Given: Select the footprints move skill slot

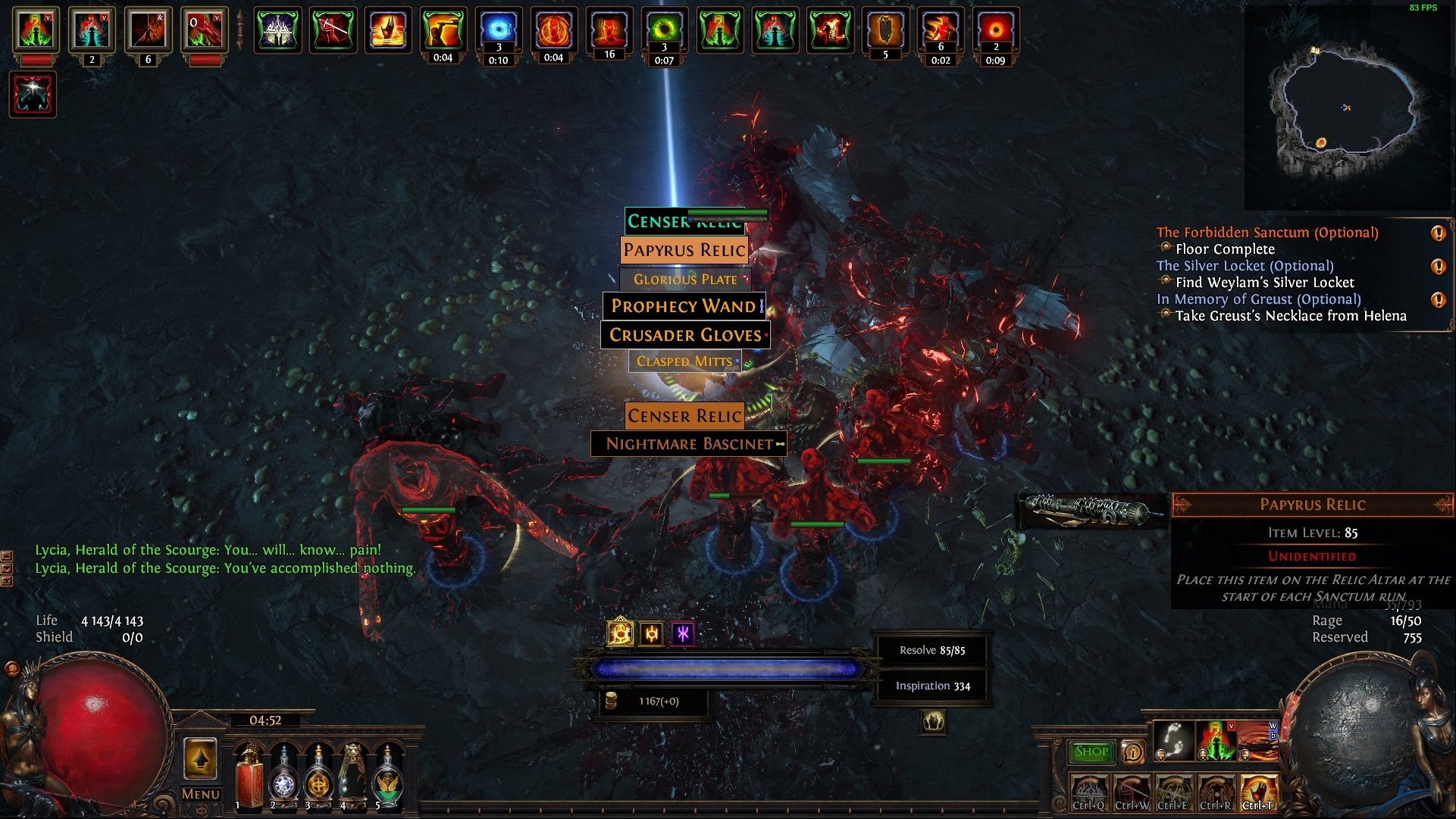Looking at the screenshot, I should point(1173,741).
